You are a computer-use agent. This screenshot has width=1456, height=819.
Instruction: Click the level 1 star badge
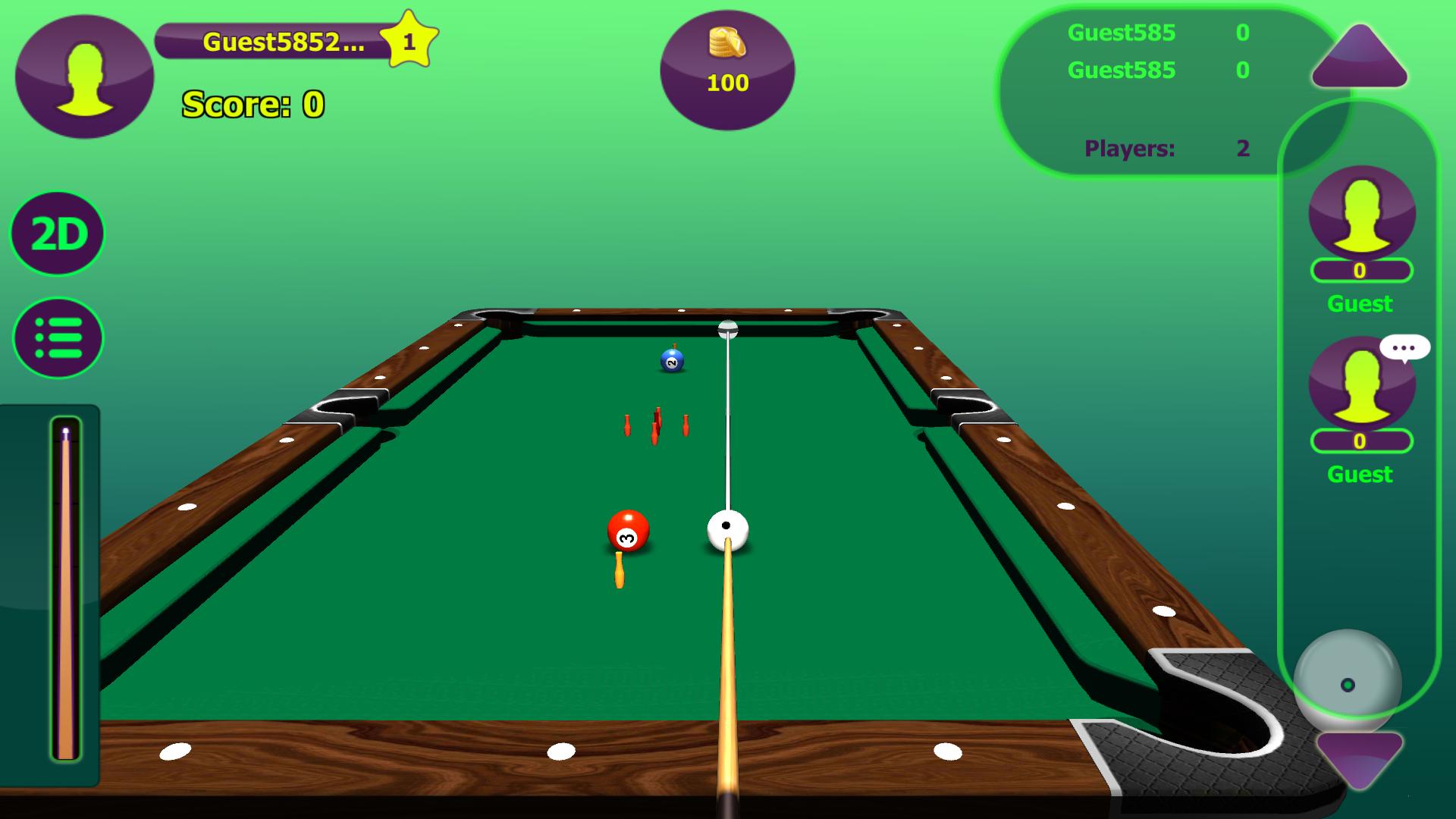point(409,39)
